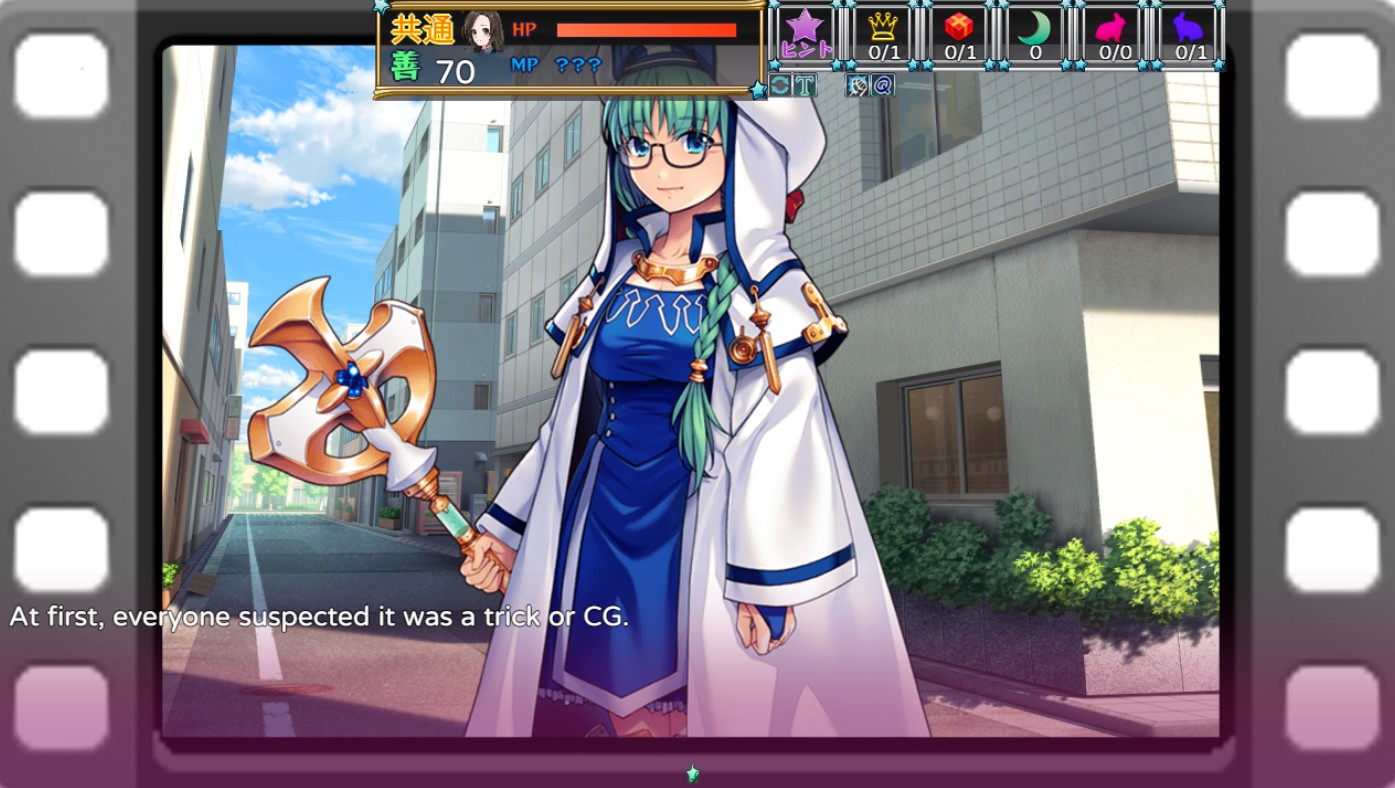
Task: Click the fist gesture icon below the counters
Action: tap(856, 84)
